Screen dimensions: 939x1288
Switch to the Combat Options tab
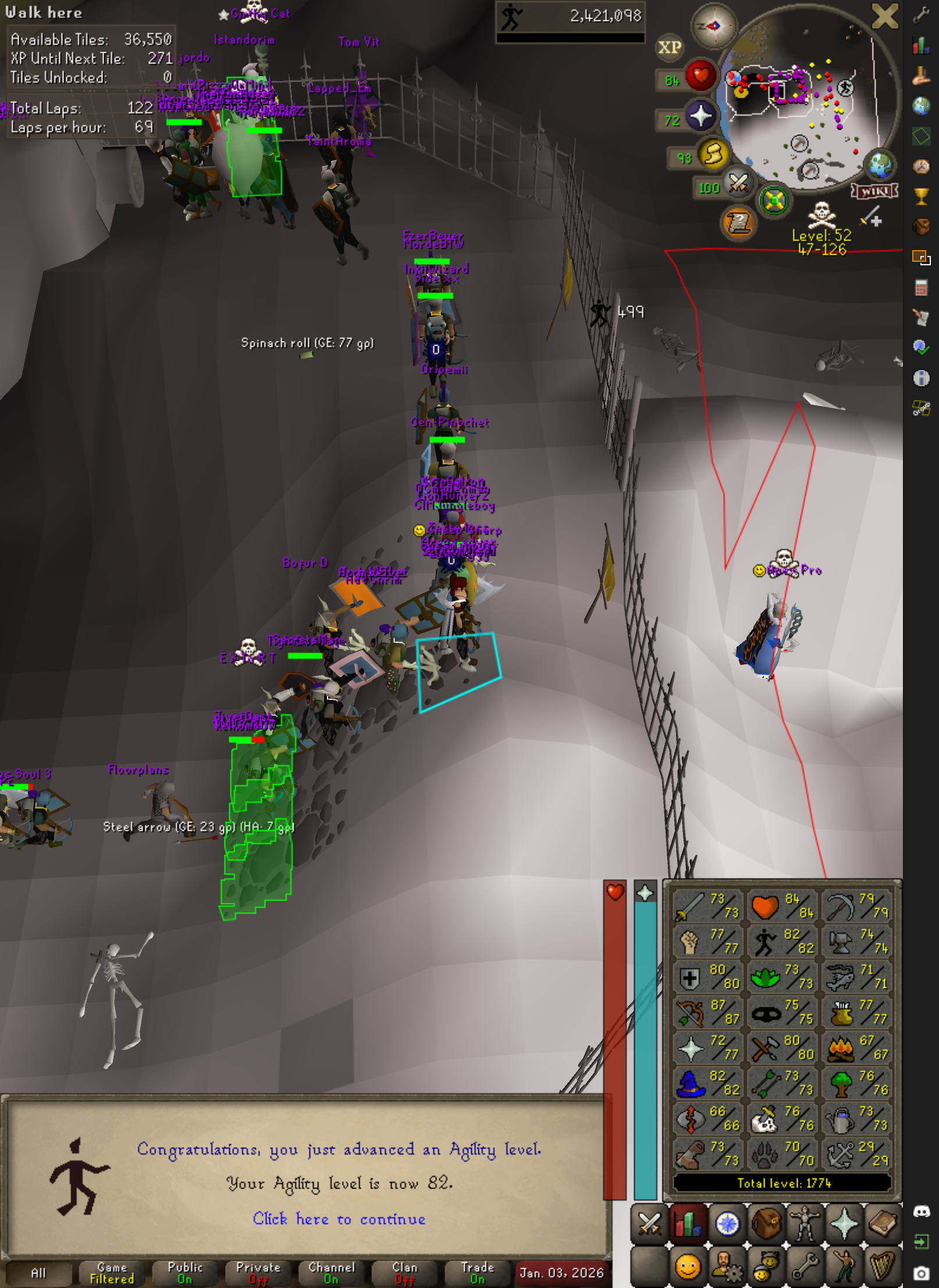pyautogui.click(x=649, y=1224)
